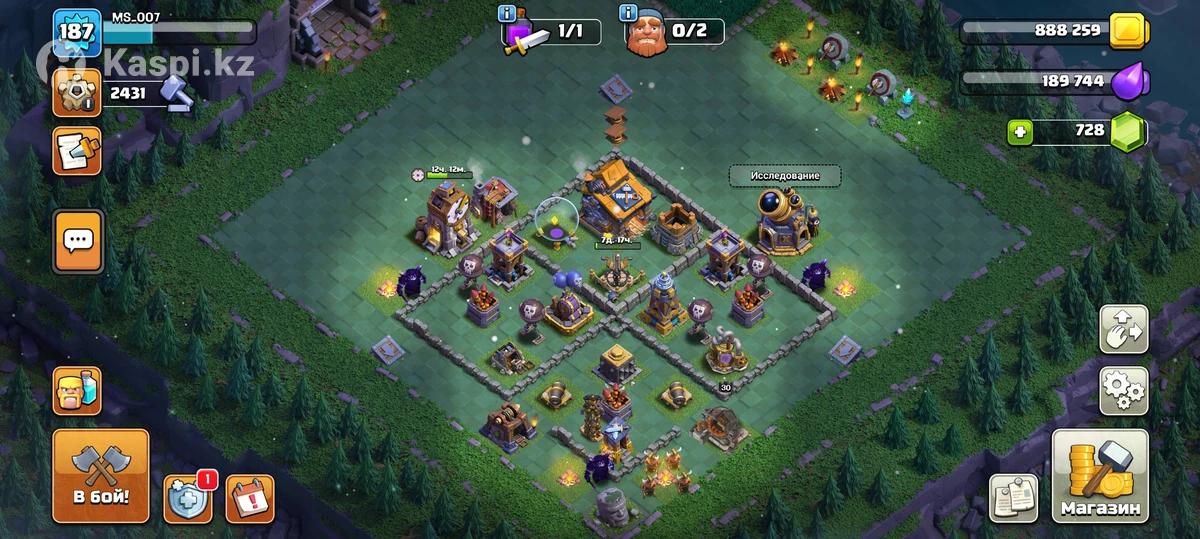Open the army barbarian and potion icon
Viewport: 1200px width, 539px height.
coord(77,390)
